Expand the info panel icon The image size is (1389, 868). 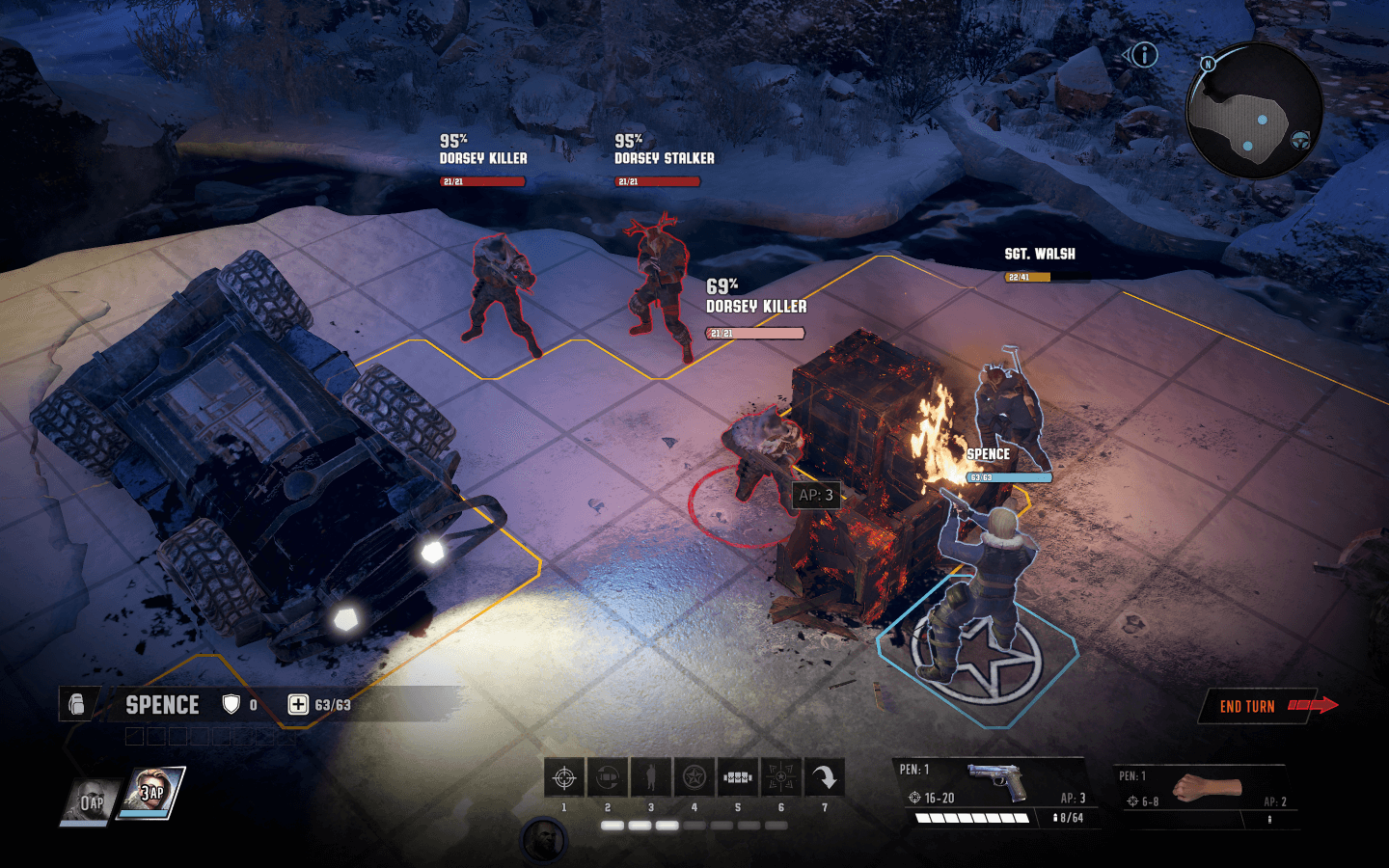point(1143,55)
